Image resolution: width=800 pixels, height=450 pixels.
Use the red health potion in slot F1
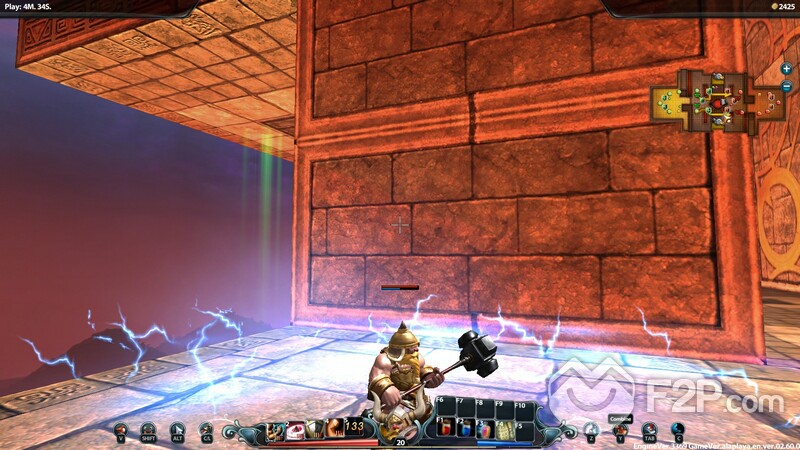446,428
